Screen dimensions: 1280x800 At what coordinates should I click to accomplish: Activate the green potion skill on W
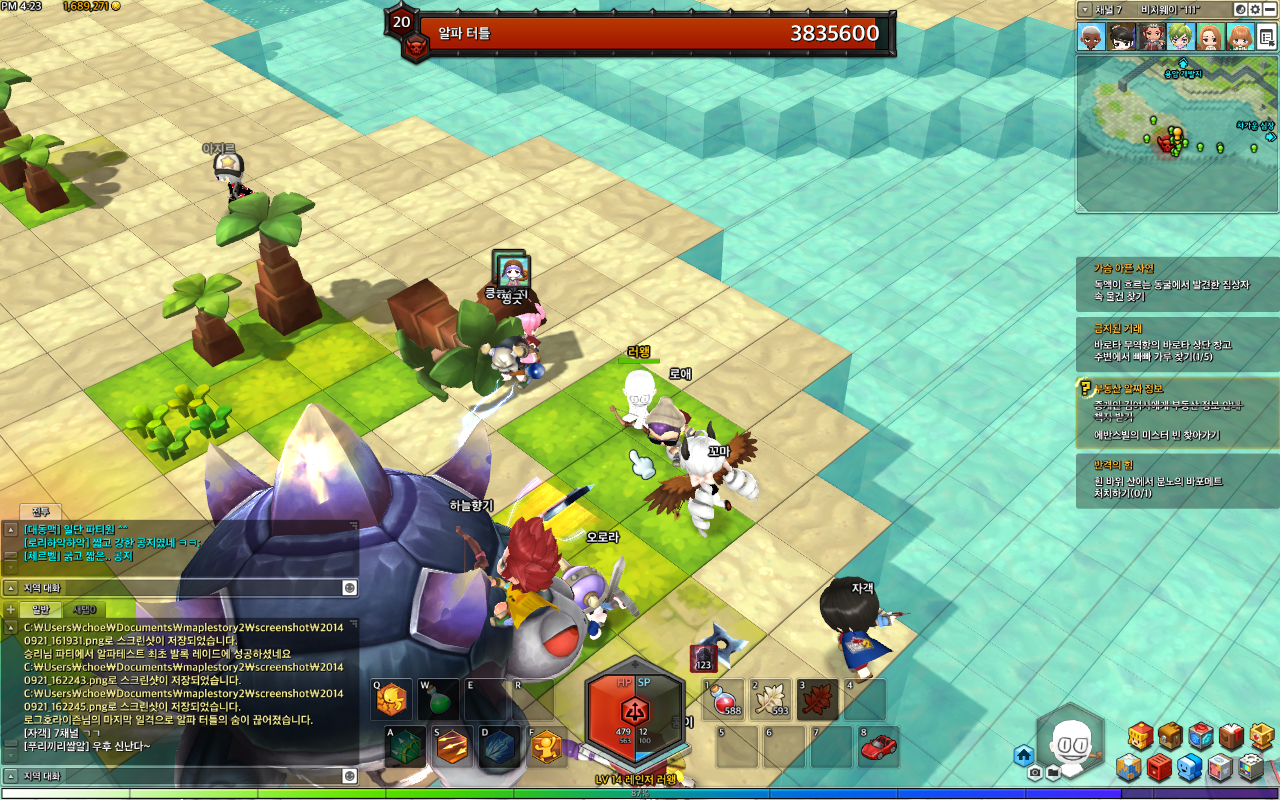438,700
